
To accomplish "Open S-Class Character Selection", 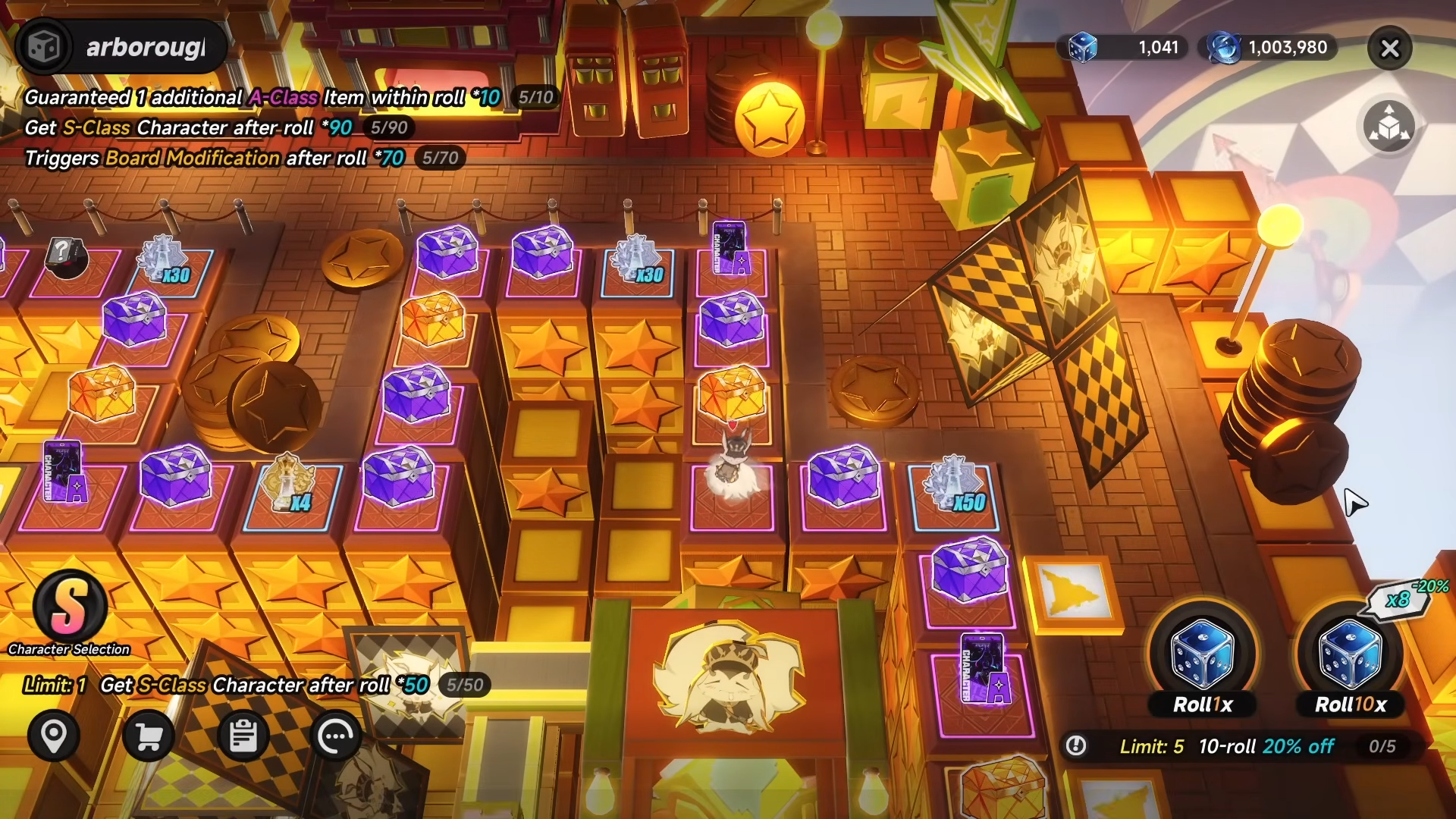I will [x=69, y=608].
